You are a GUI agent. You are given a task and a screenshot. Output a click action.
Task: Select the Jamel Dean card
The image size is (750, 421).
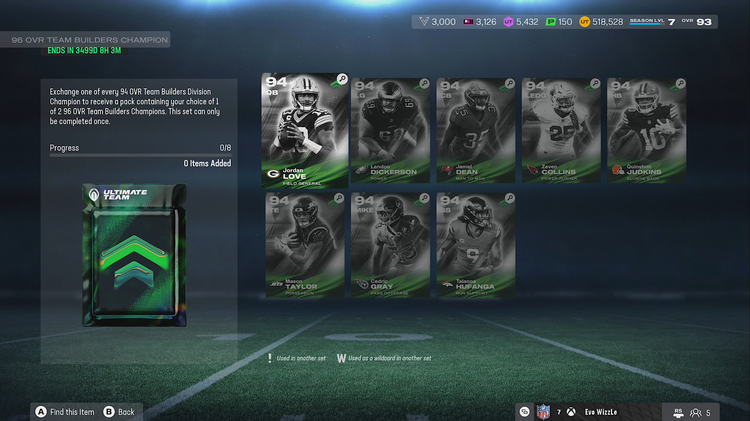[475, 132]
